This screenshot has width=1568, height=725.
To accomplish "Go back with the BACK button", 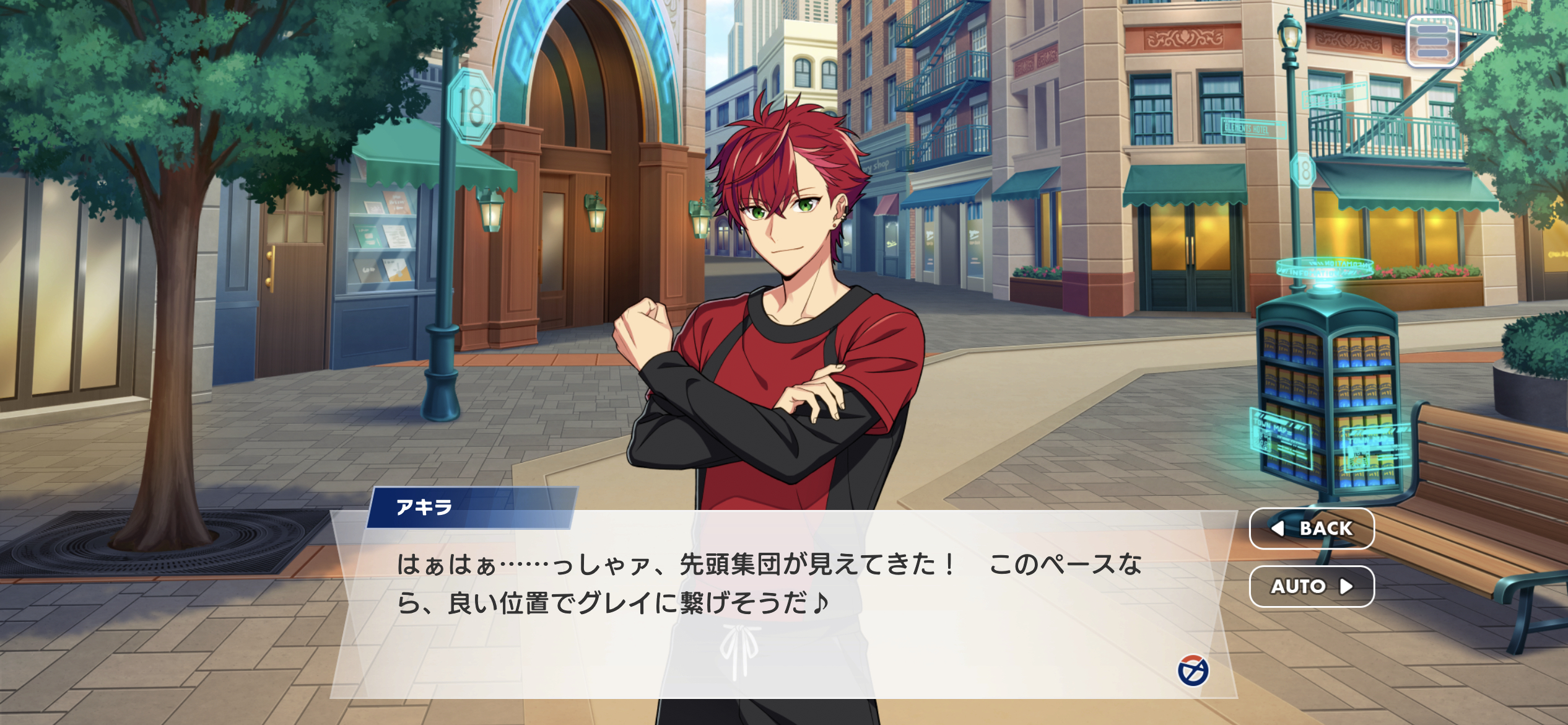I will [x=1312, y=529].
